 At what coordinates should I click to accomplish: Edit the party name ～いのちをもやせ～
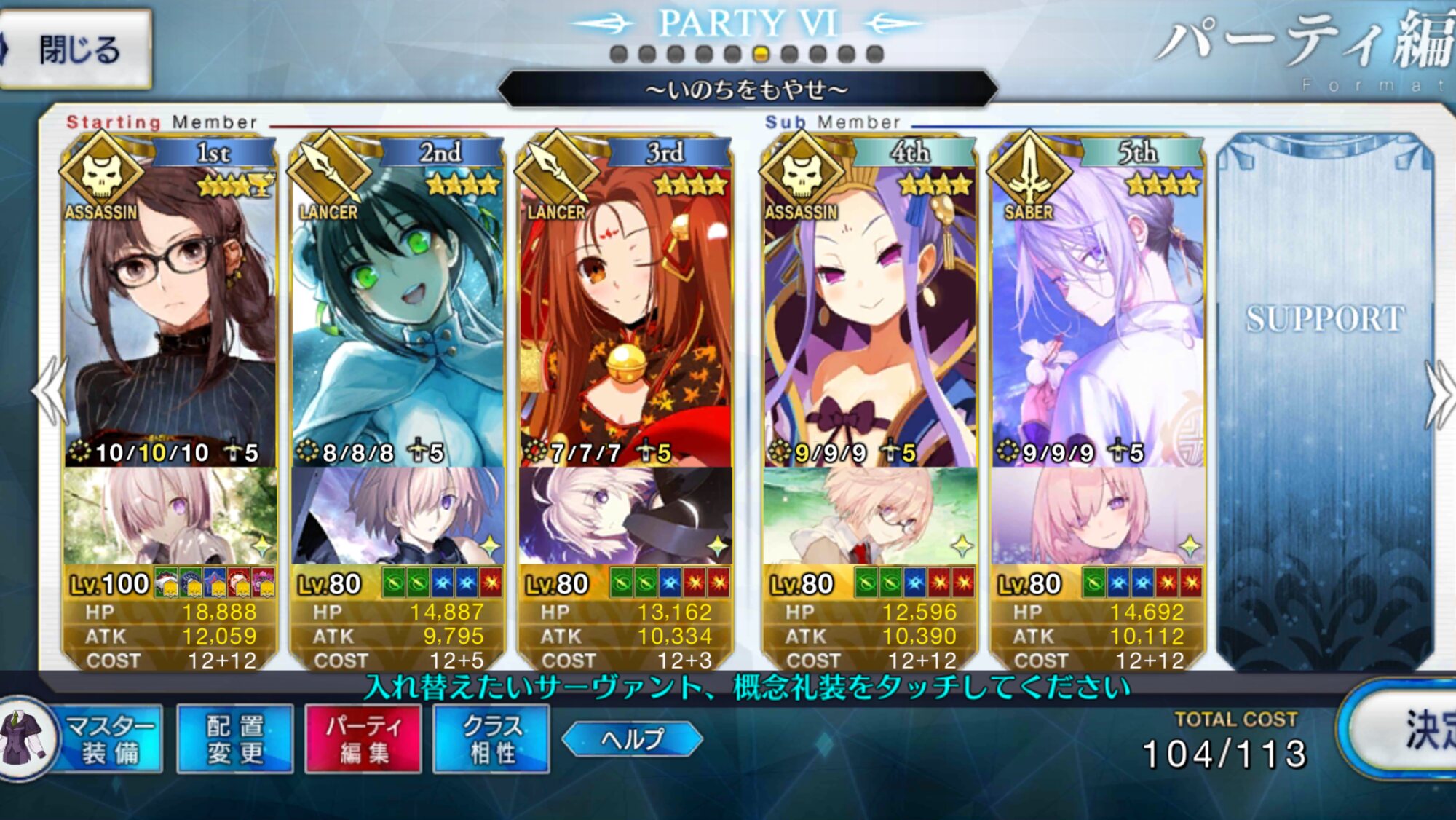[747, 90]
